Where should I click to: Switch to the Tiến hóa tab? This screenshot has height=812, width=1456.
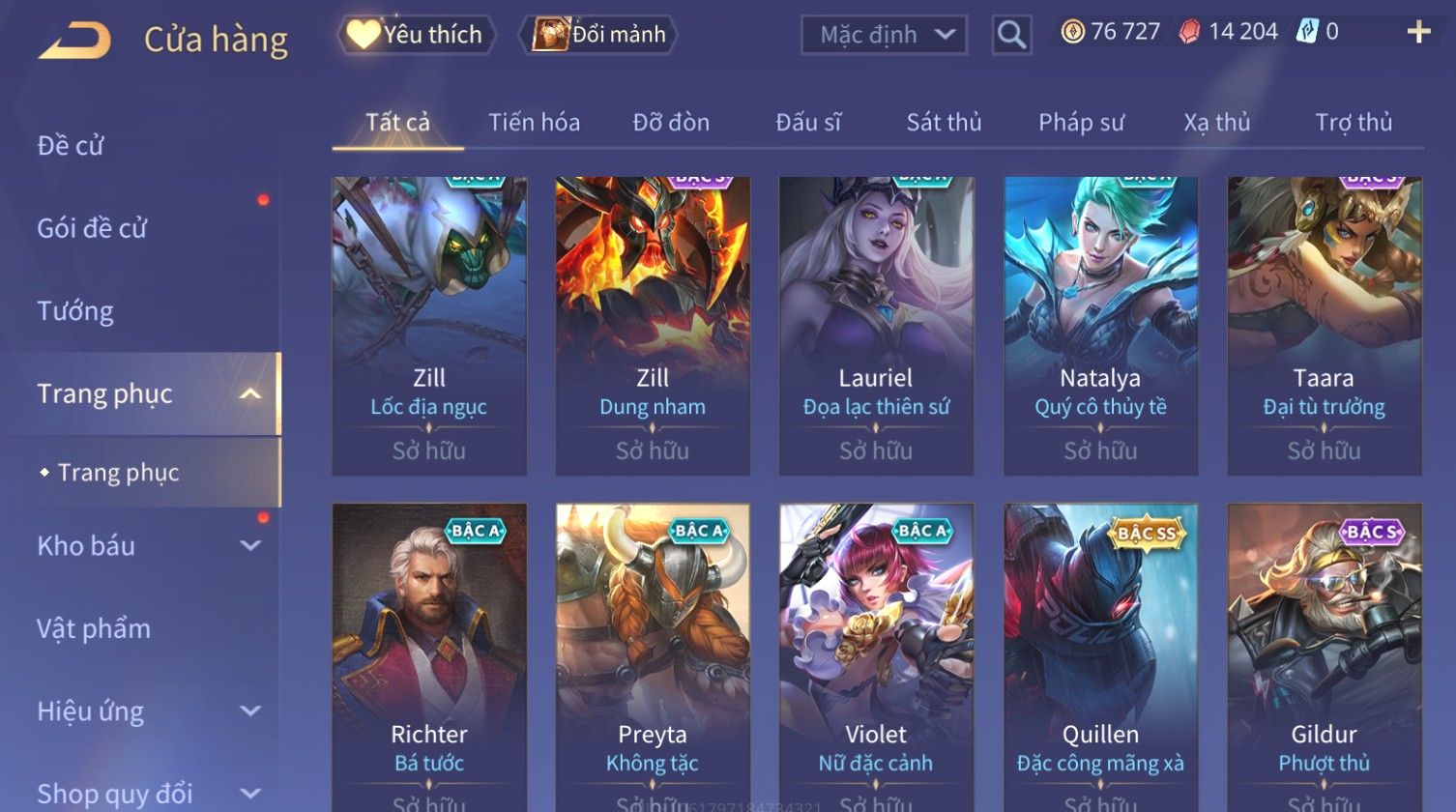click(x=534, y=123)
